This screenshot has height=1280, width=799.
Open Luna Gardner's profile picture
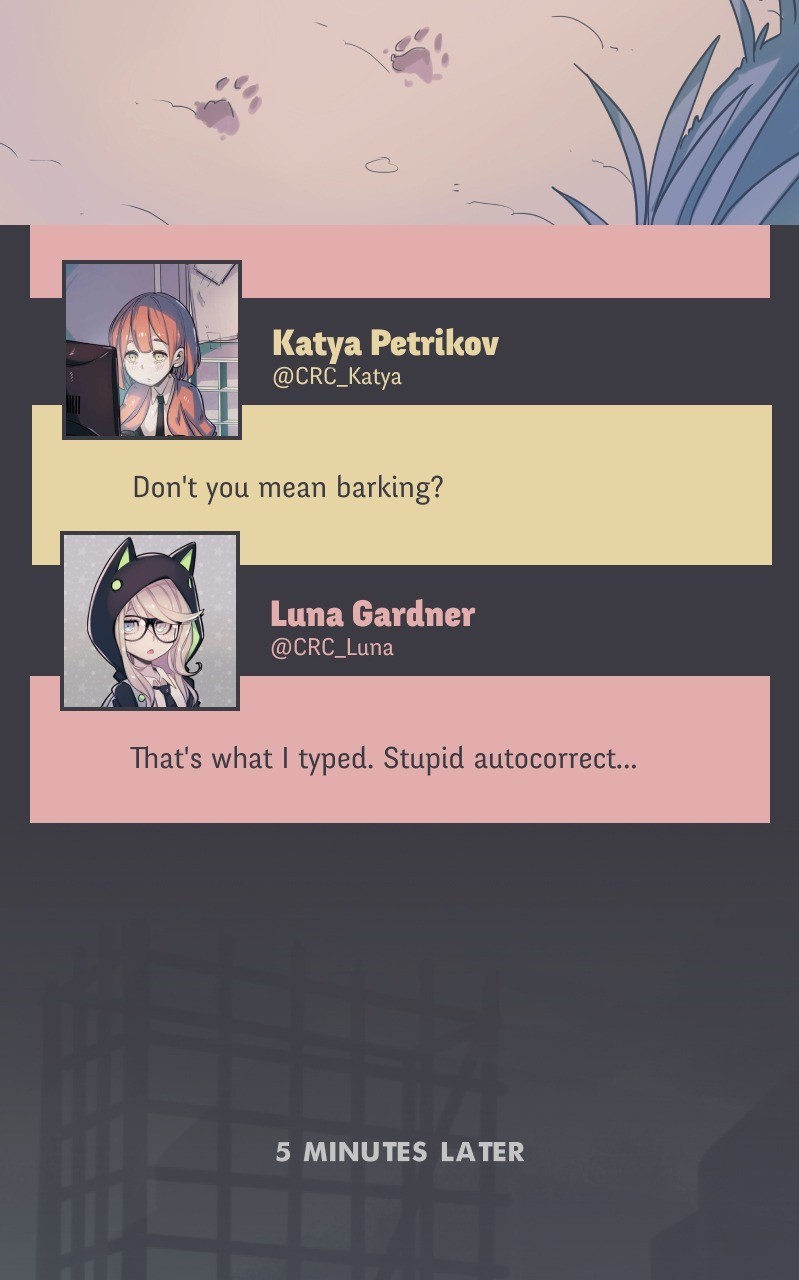pos(150,621)
